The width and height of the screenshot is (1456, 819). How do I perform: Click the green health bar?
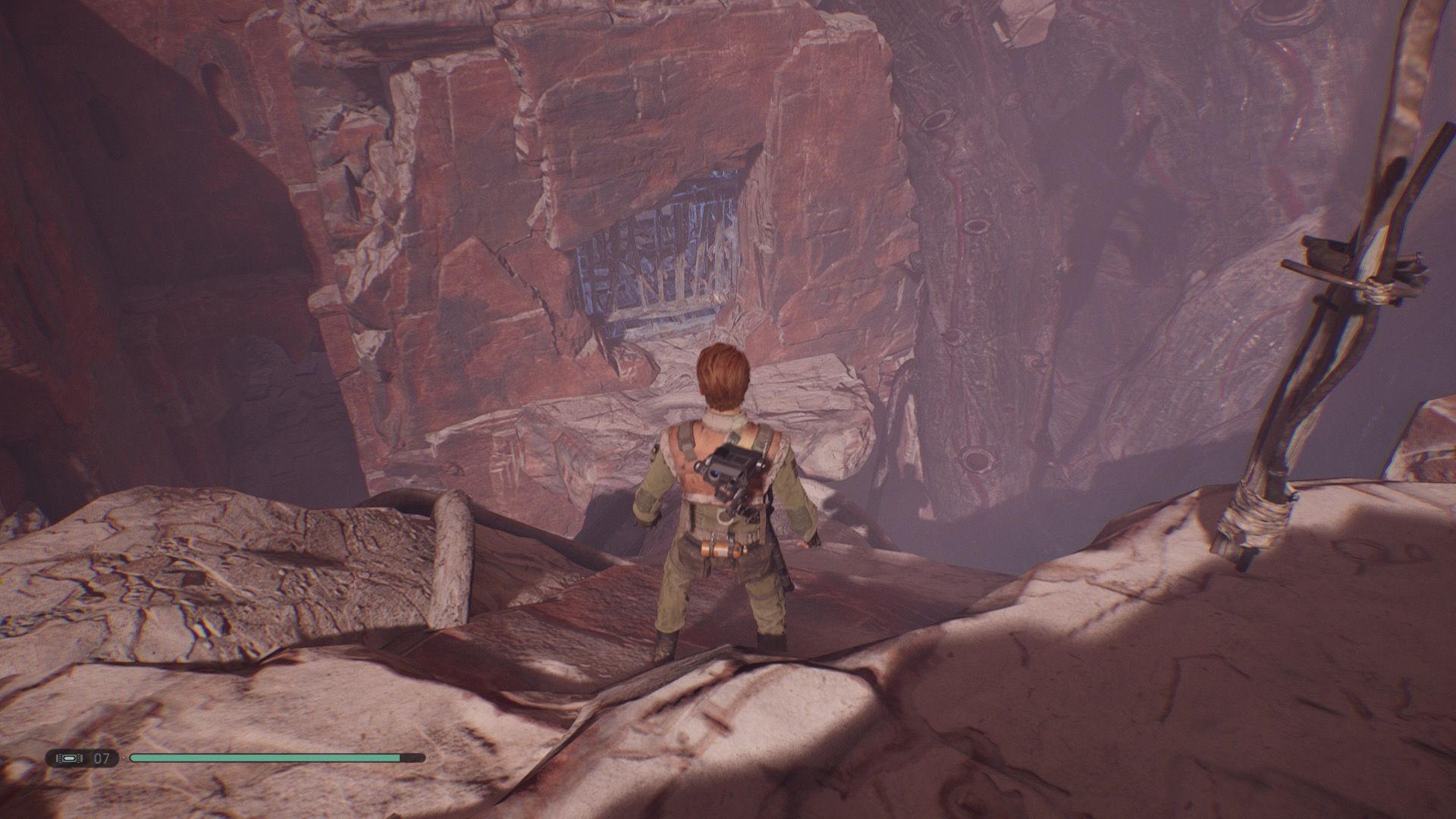coord(265,758)
